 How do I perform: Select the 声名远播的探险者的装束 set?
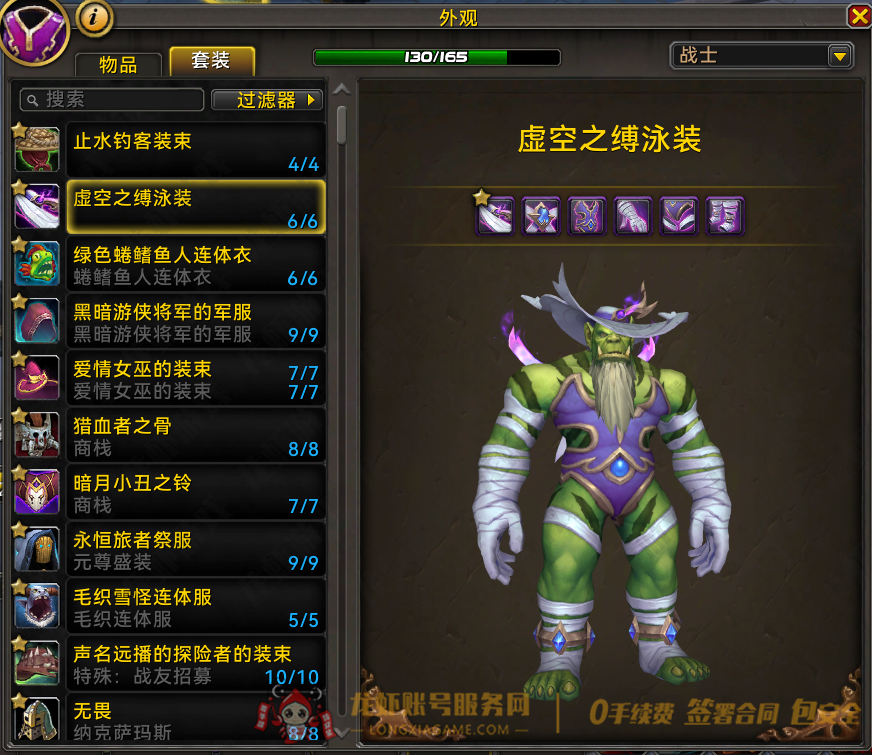195,663
